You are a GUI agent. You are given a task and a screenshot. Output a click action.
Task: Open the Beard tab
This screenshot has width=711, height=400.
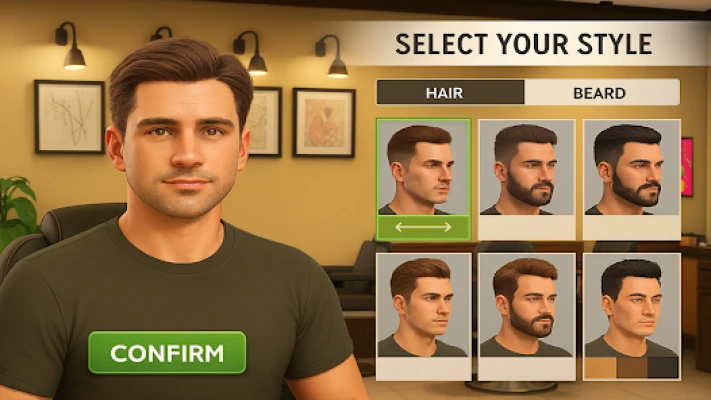[x=600, y=93]
